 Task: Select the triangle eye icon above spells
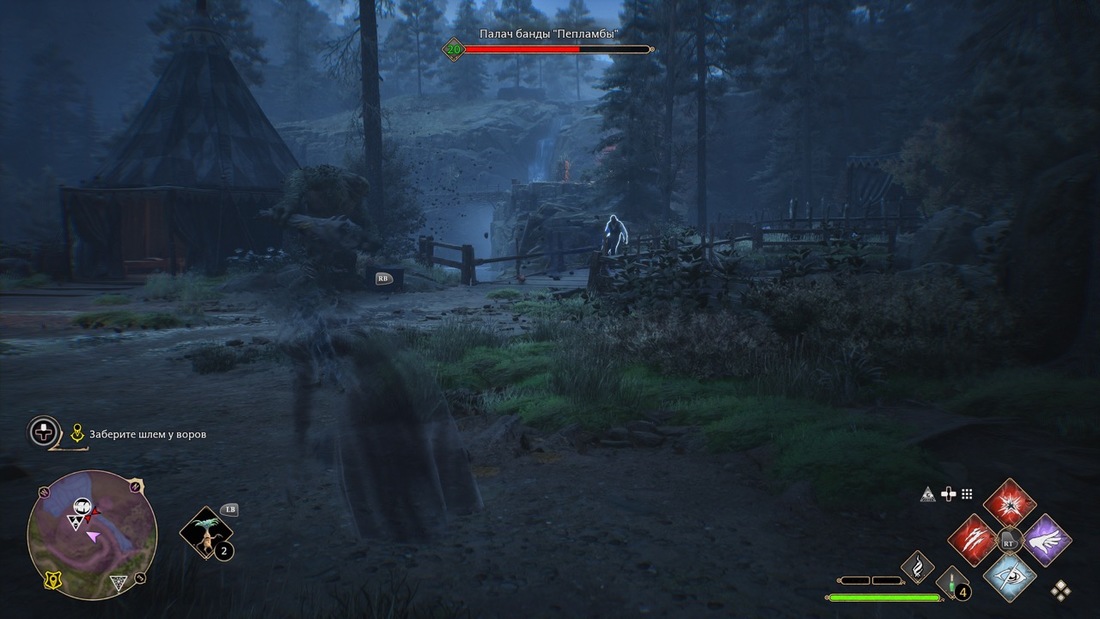929,494
